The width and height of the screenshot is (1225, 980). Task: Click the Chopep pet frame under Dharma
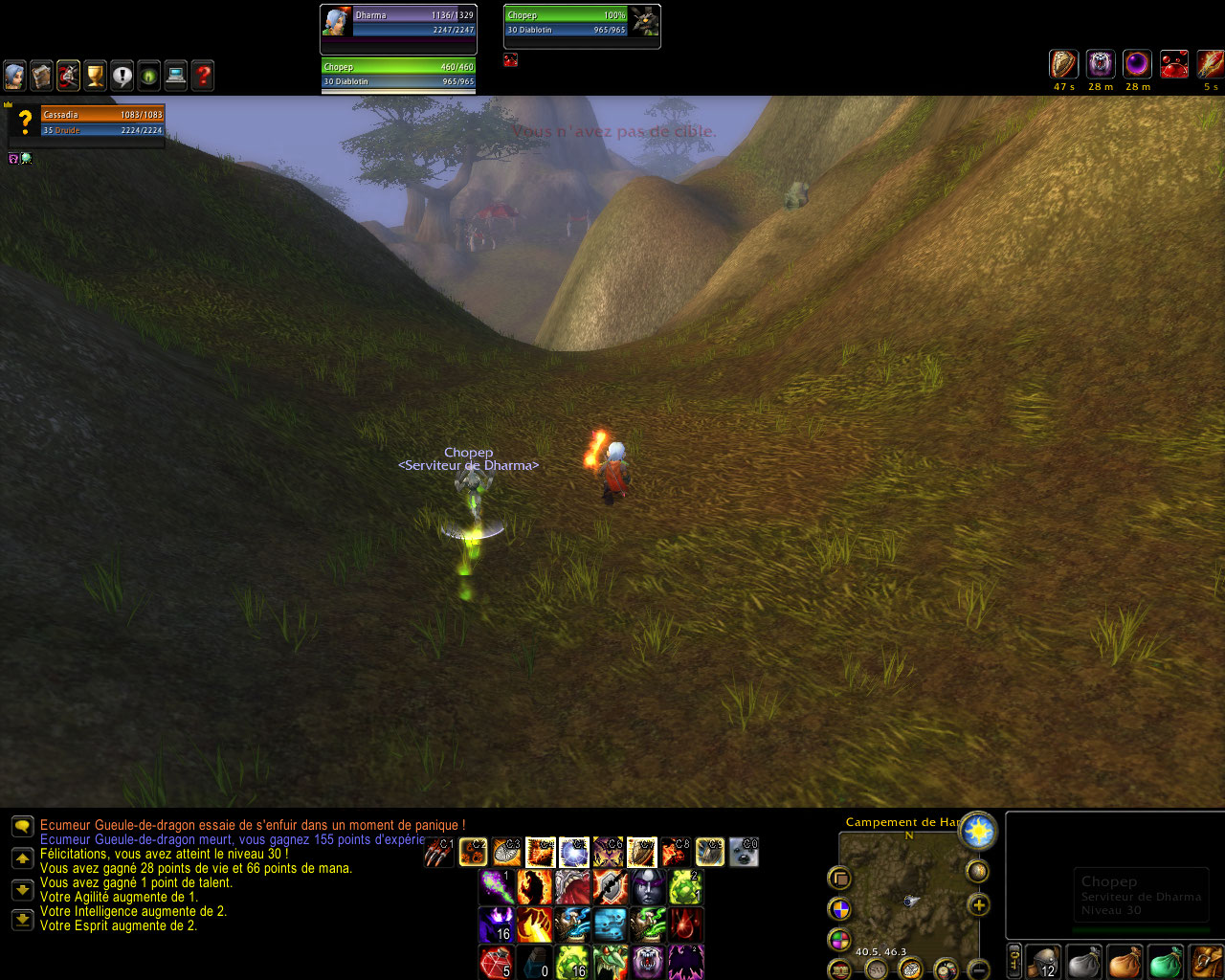point(398,74)
